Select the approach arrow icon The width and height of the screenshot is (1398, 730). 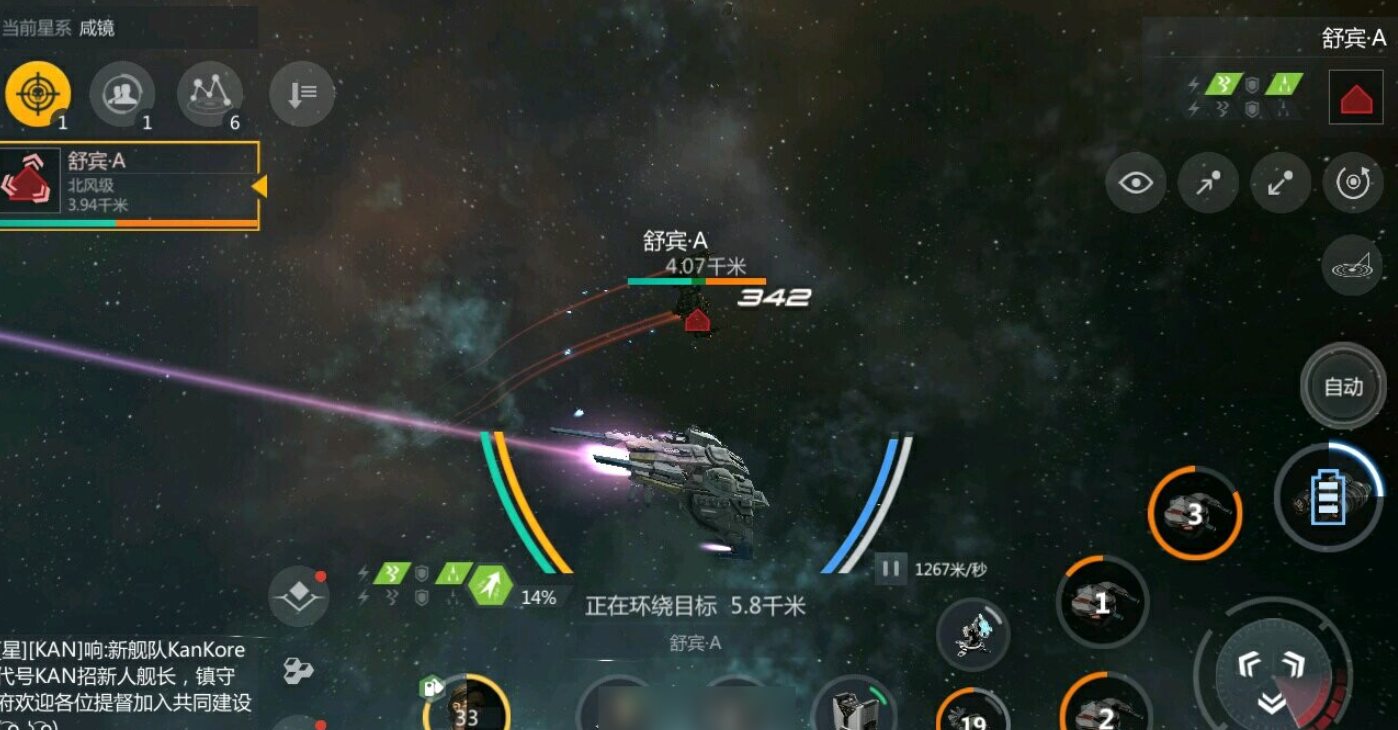click(x=1208, y=183)
